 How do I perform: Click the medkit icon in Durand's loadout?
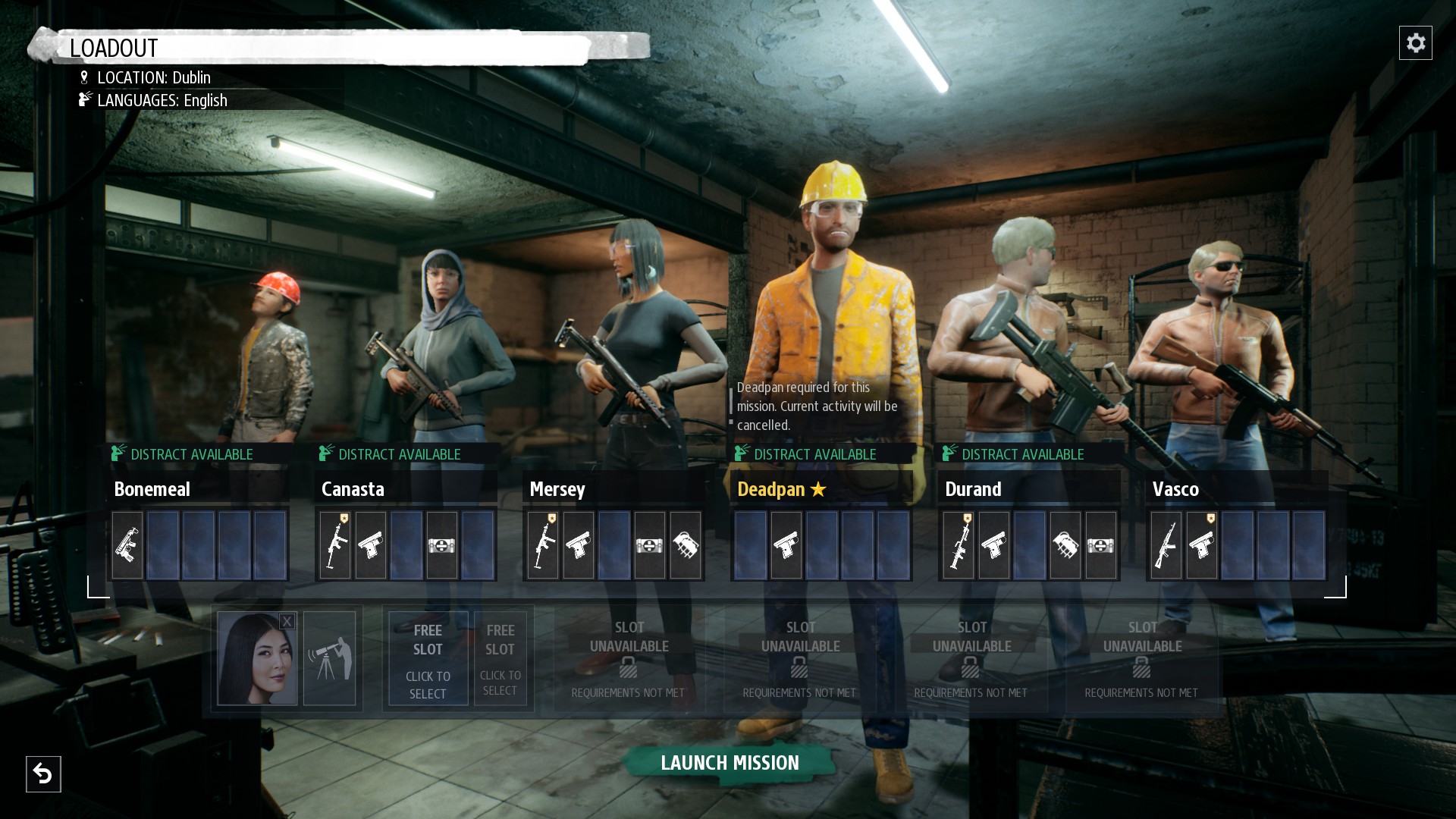(1101, 544)
